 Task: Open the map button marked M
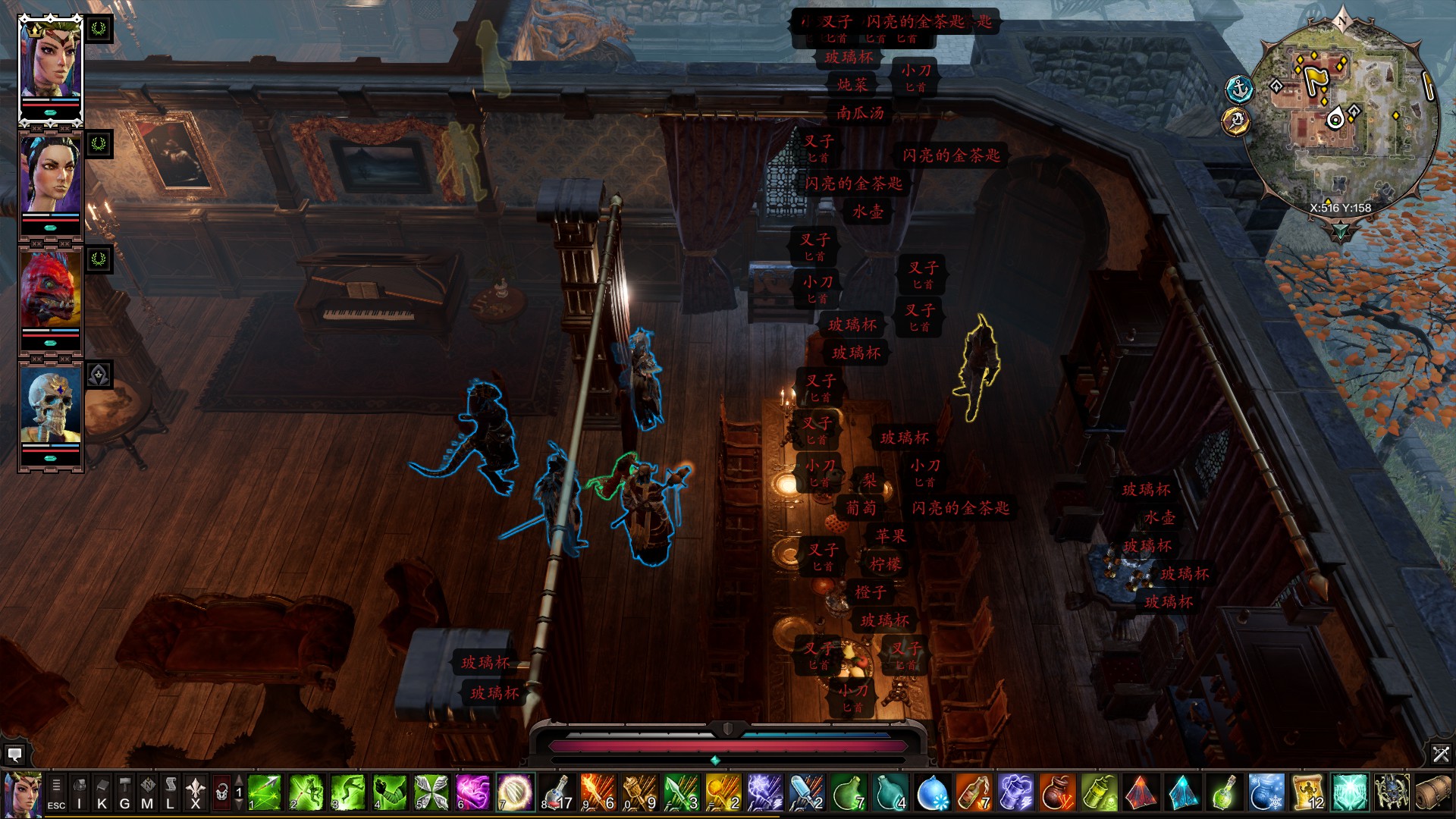[148, 792]
